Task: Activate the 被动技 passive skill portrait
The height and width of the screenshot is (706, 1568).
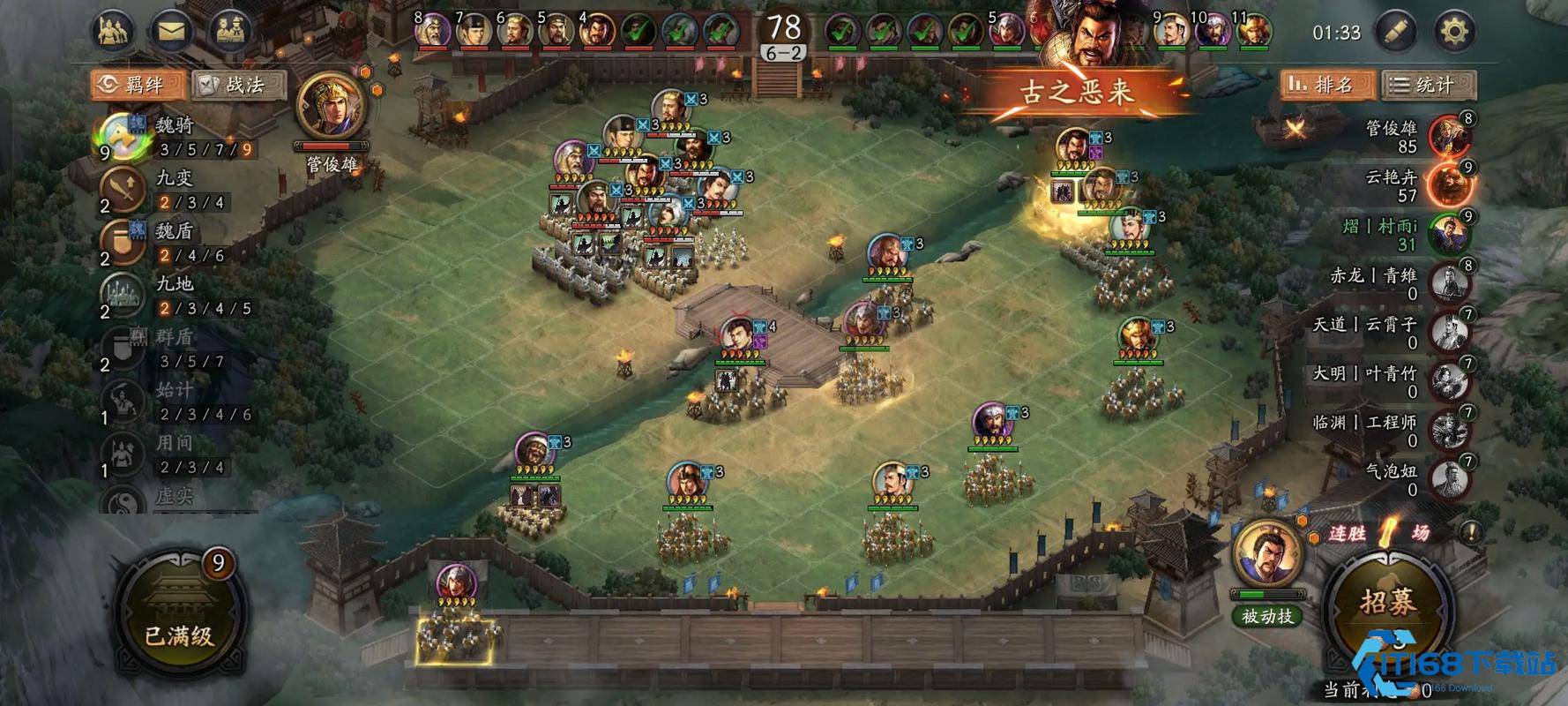Action: point(1267,556)
